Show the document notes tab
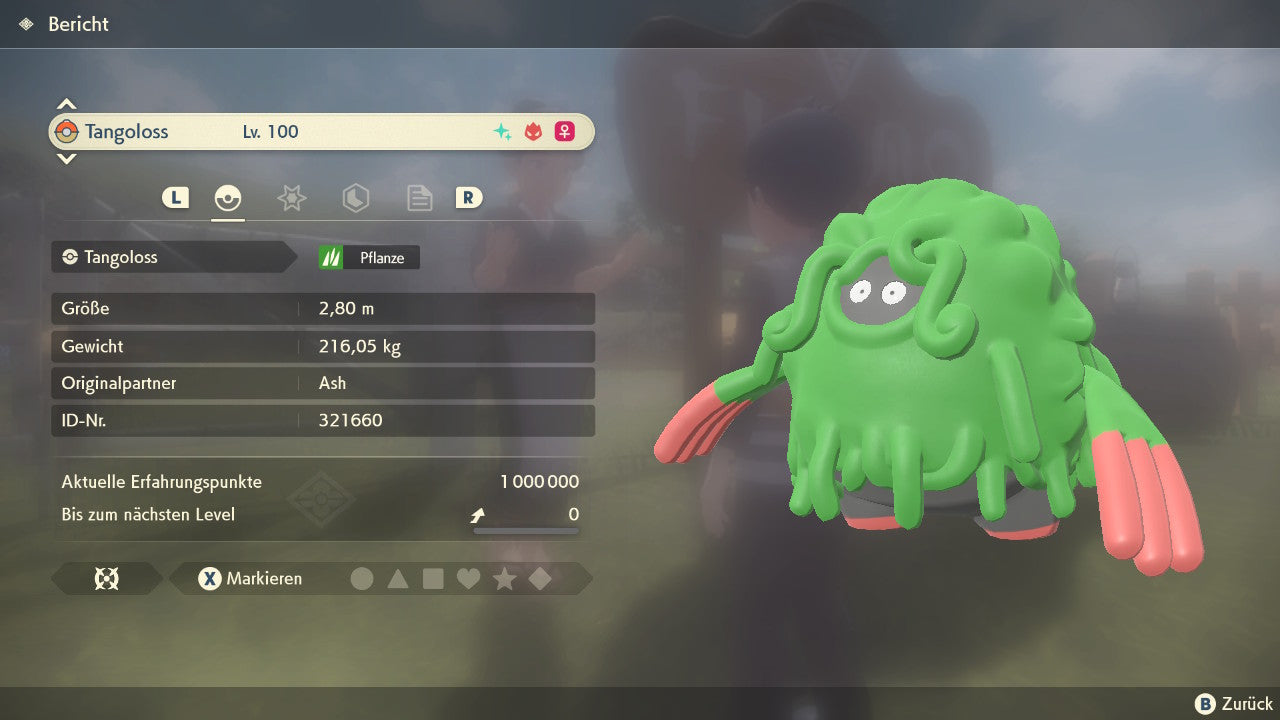The height and width of the screenshot is (720, 1280). (x=419, y=198)
